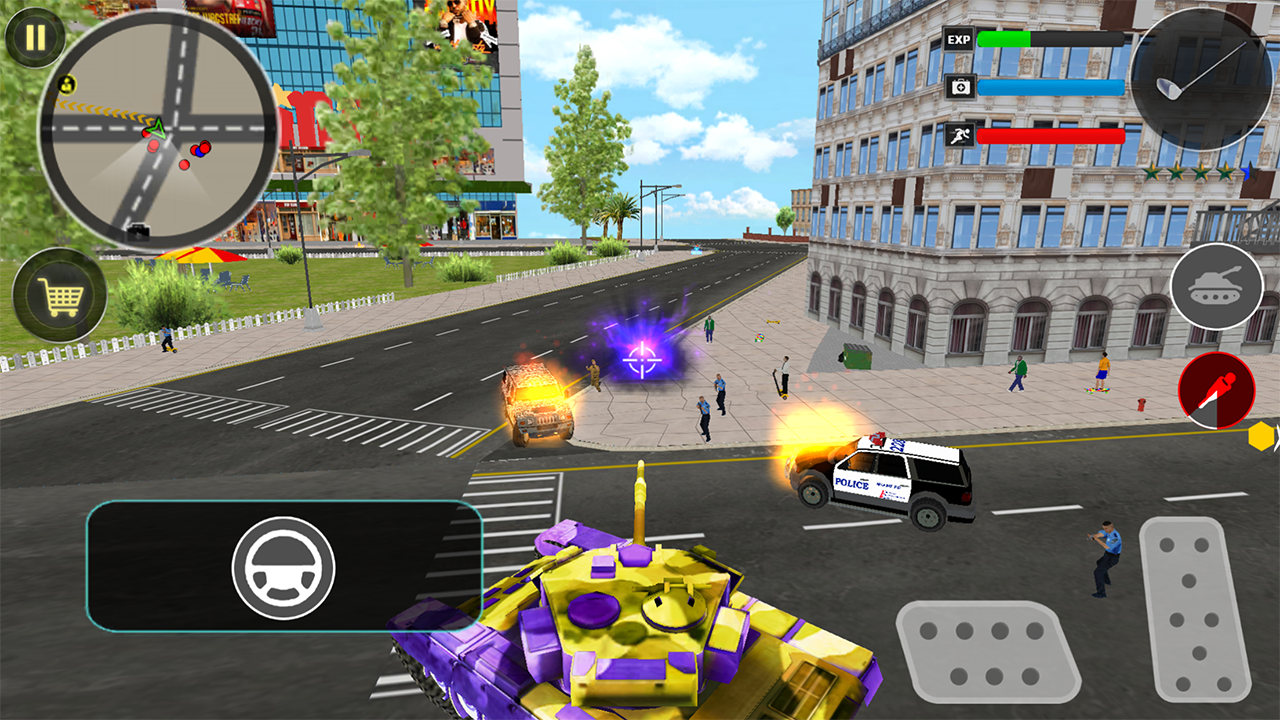Tap the green player arrow on the minimap
Screen dimensions: 1280x720
click(x=156, y=126)
